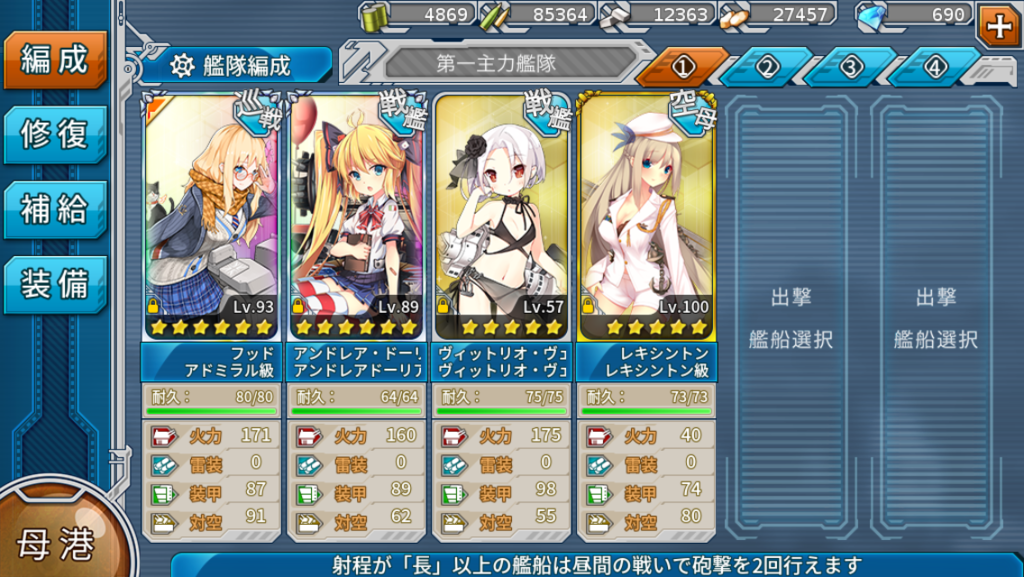This screenshot has width=1024, height=577.
Task: Open the 補給 resupply menu
Action: 54,209
